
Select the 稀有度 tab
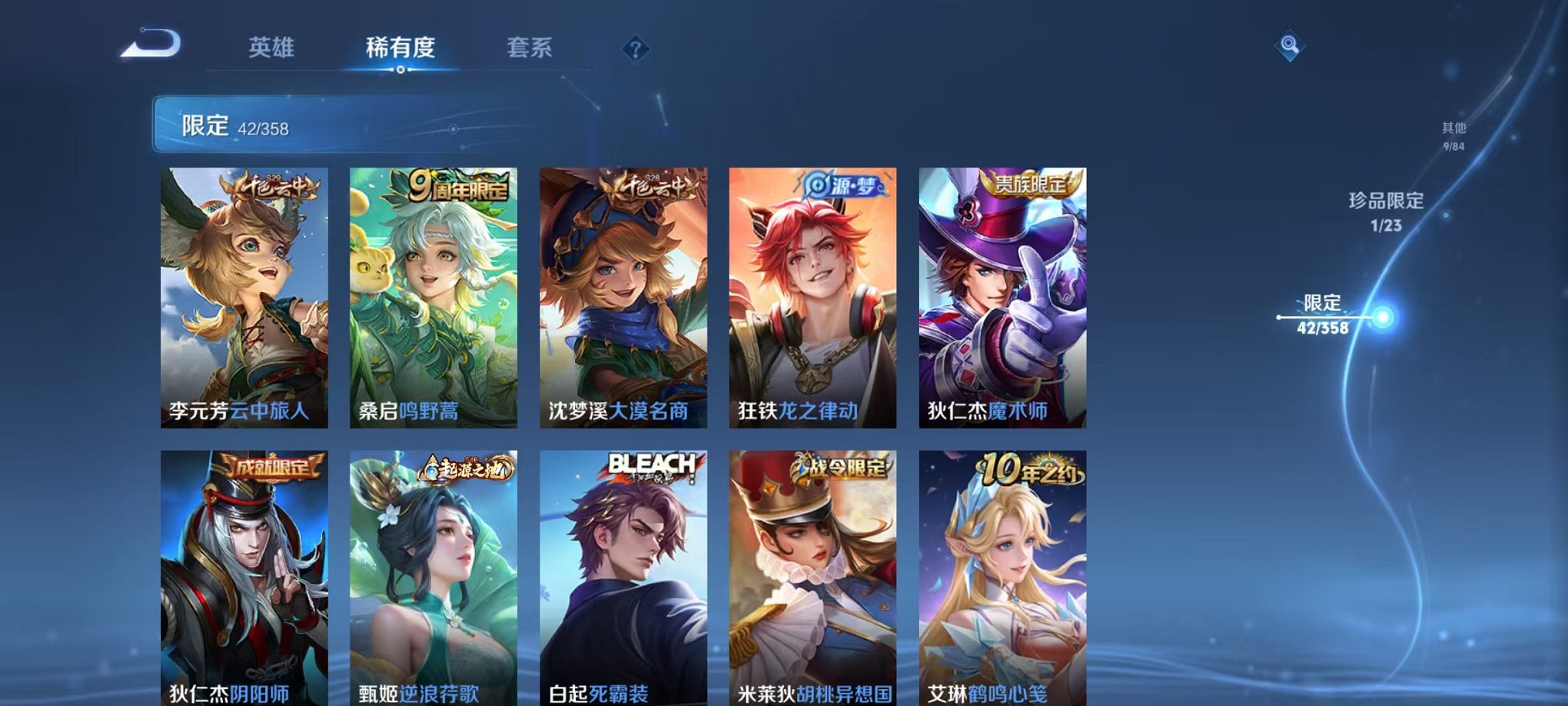pyautogui.click(x=400, y=46)
